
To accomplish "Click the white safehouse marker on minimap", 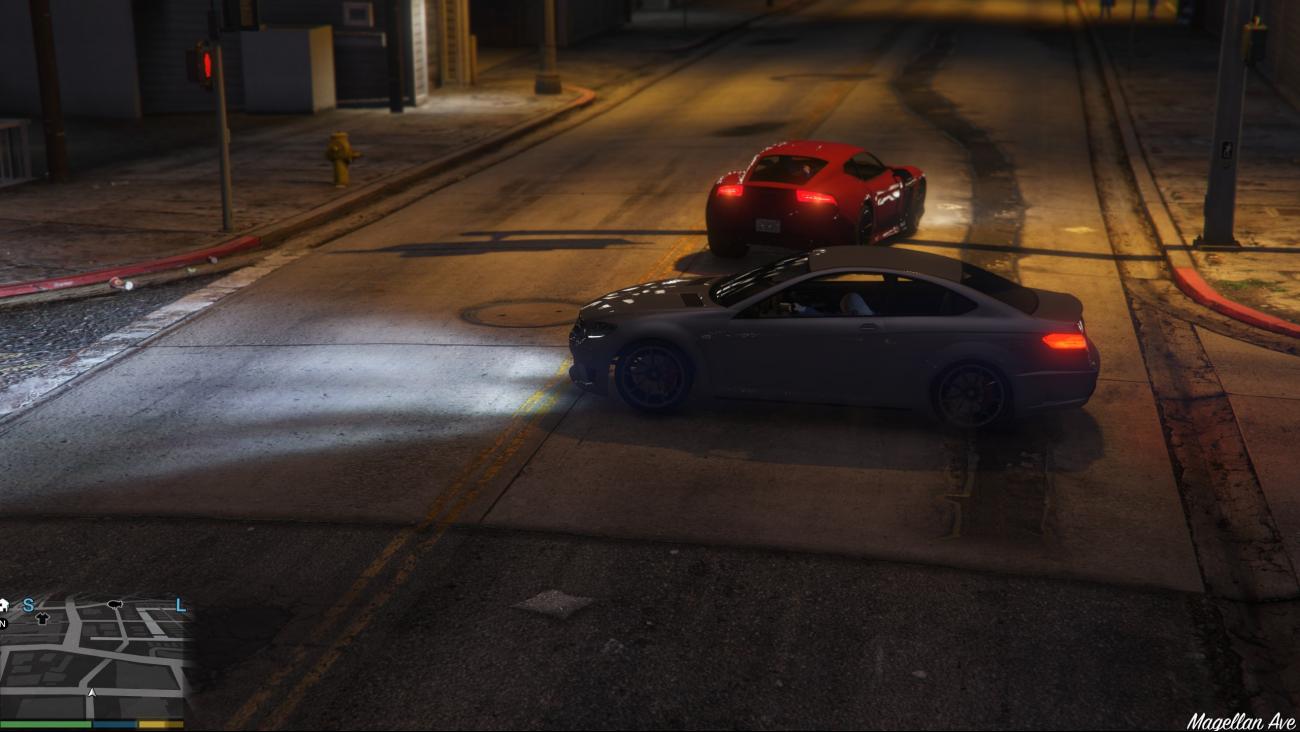I will [4, 604].
